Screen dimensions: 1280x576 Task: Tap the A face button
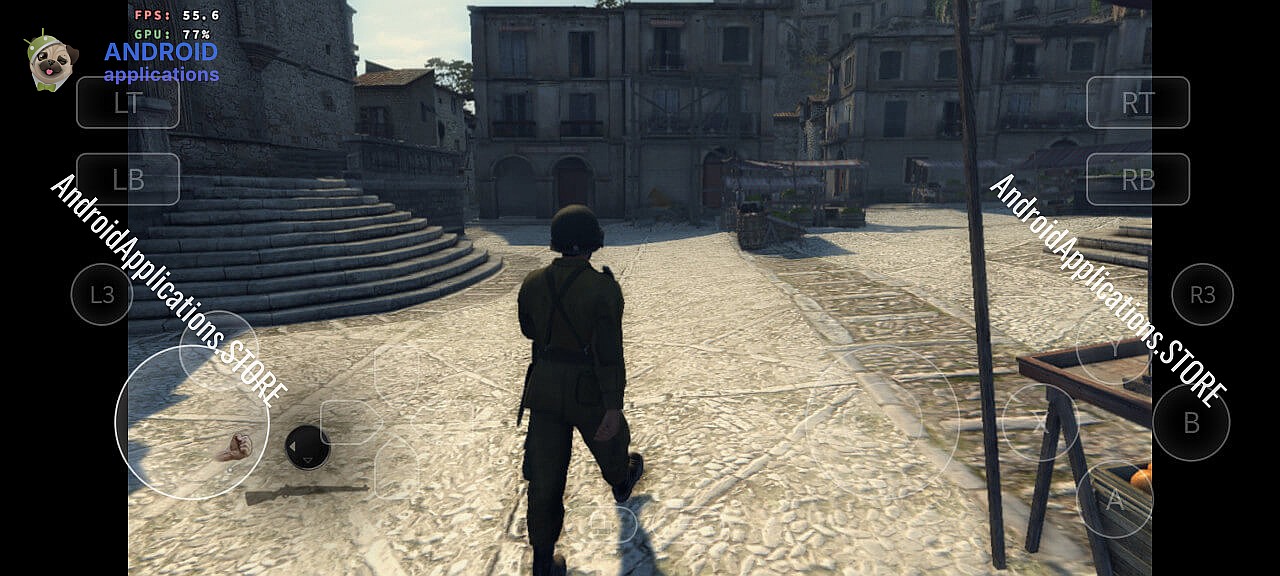coord(1114,499)
